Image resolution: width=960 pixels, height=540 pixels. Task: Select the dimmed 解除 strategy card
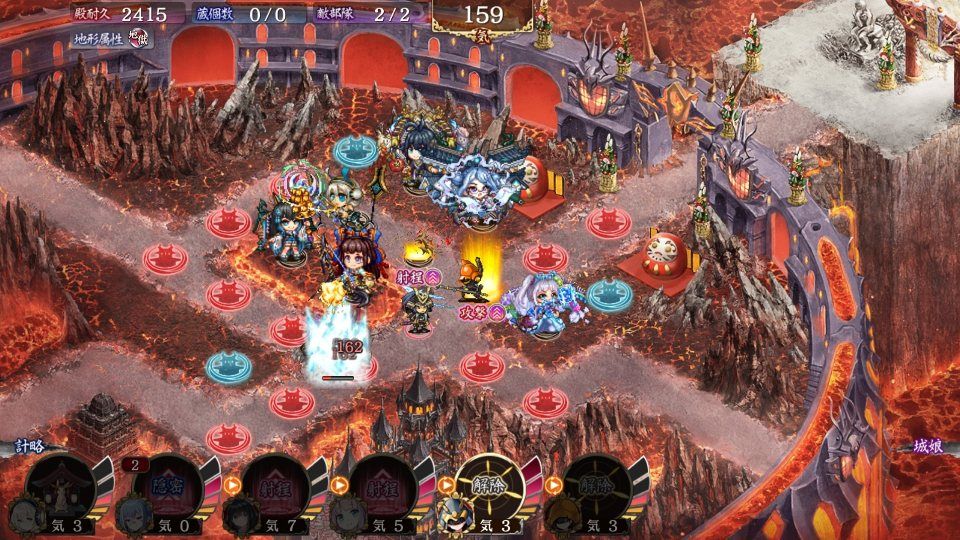597,490
